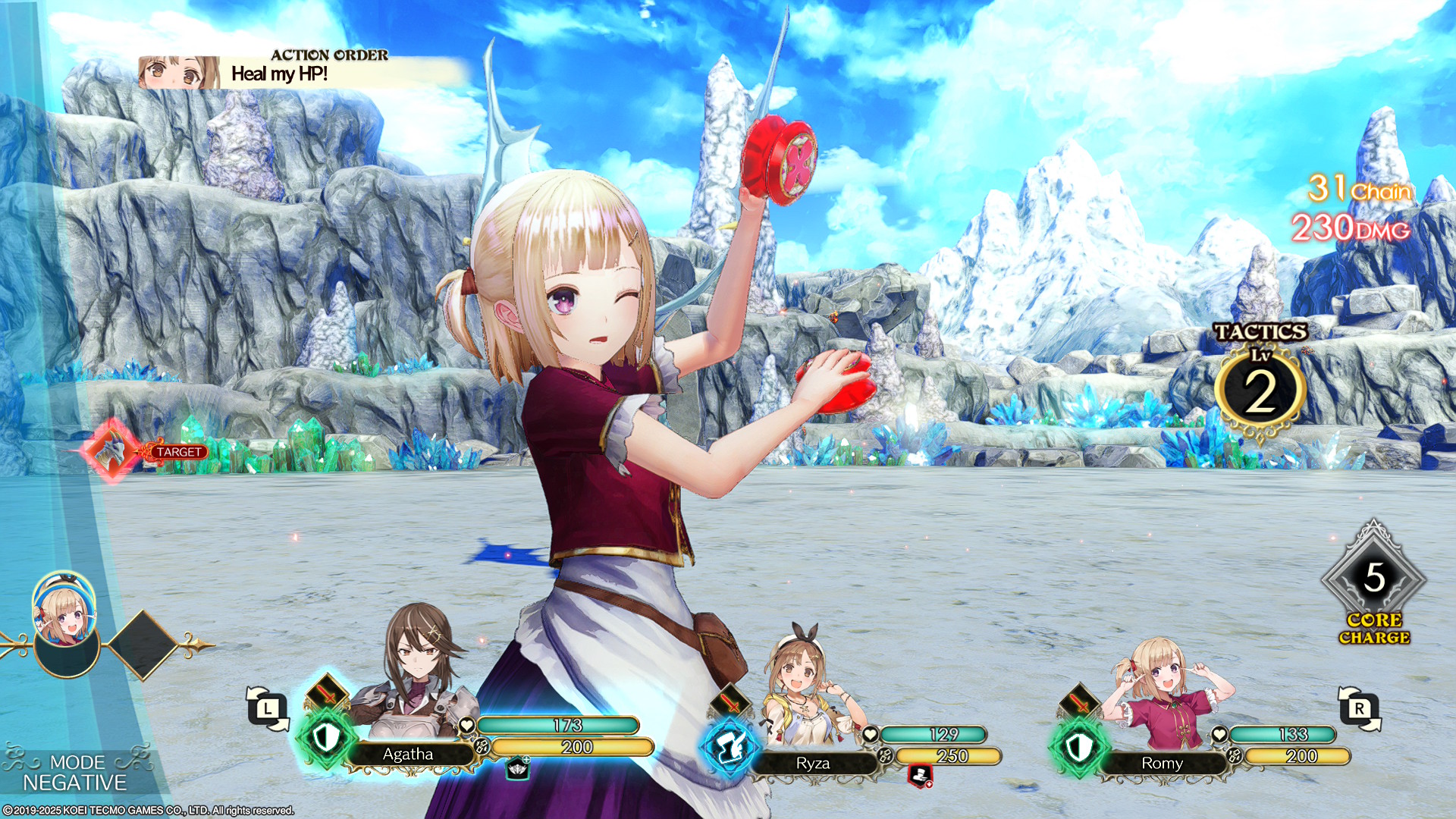1456x819 pixels.
Task: Click Ryza's blue role icon
Action: click(x=729, y=747)
